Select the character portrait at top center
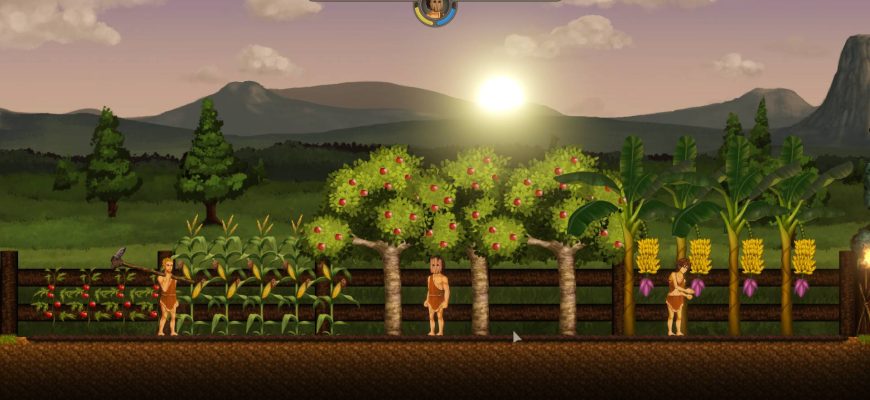 pyautogui.click(x=435, y=9)
